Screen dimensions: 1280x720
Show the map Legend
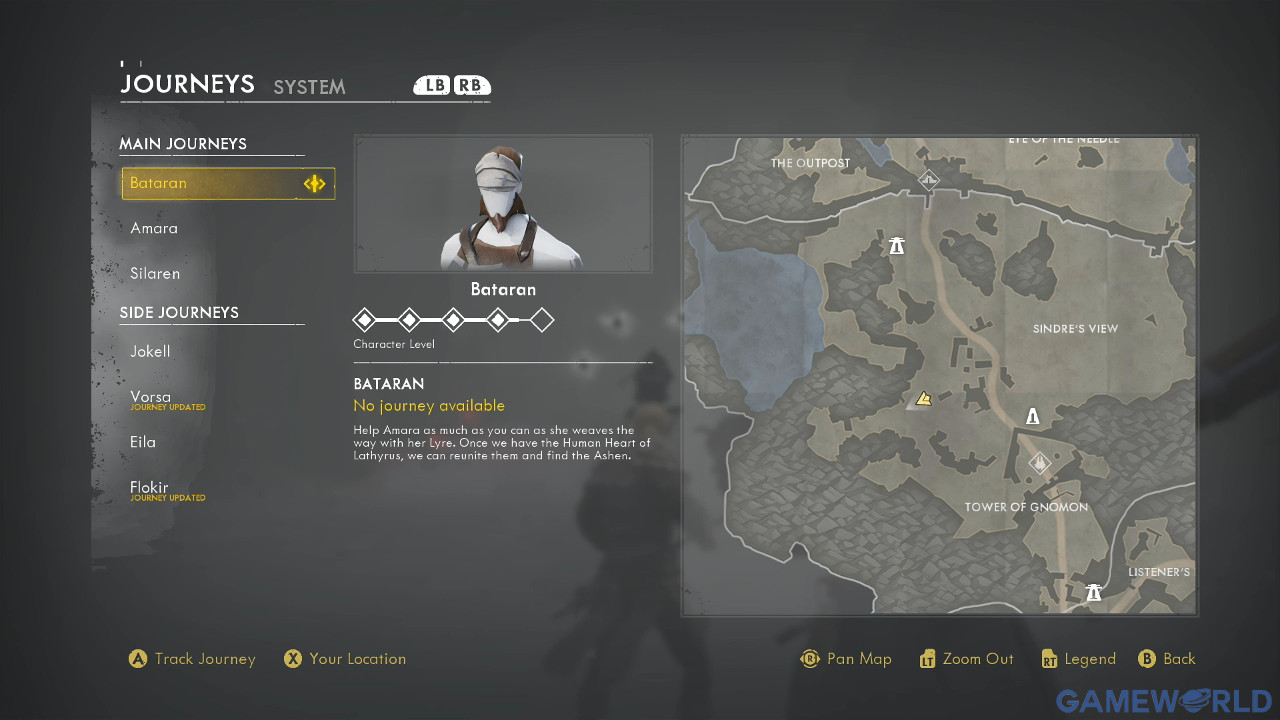tap(1078, 659)
